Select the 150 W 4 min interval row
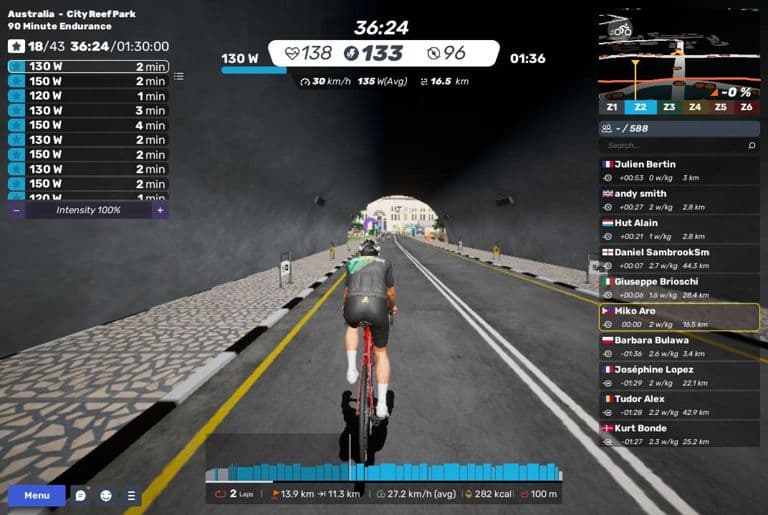 [x=88, y=125]
